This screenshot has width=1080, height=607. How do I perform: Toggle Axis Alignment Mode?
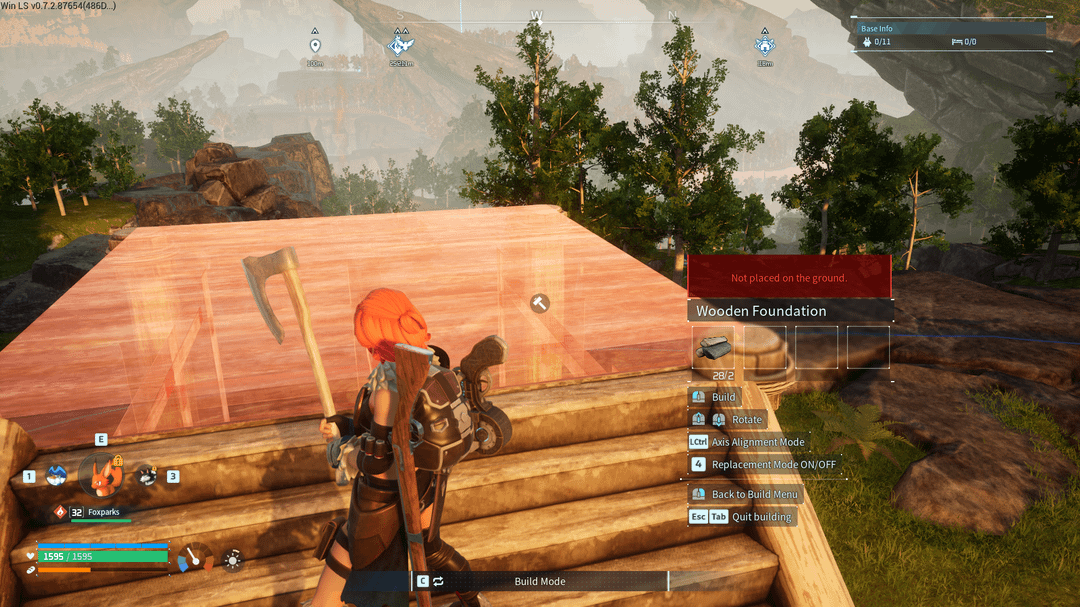[757, 442]
